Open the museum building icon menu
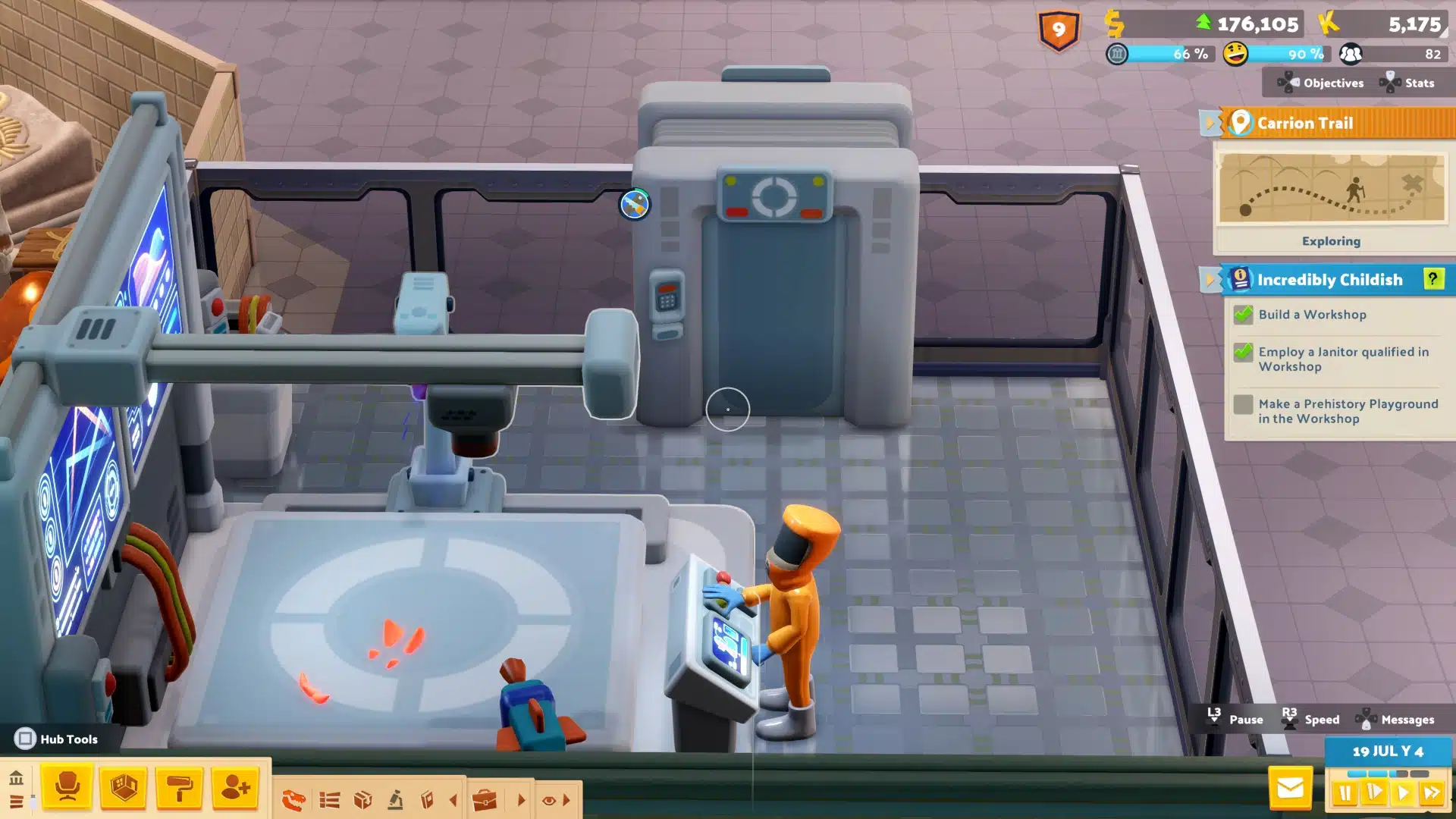 pos(16,779)
